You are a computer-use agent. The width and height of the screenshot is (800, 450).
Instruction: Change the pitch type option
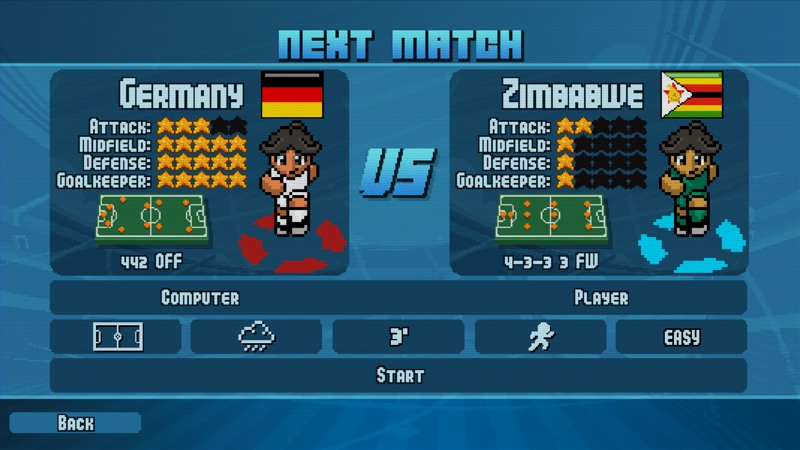click(116, 337)
